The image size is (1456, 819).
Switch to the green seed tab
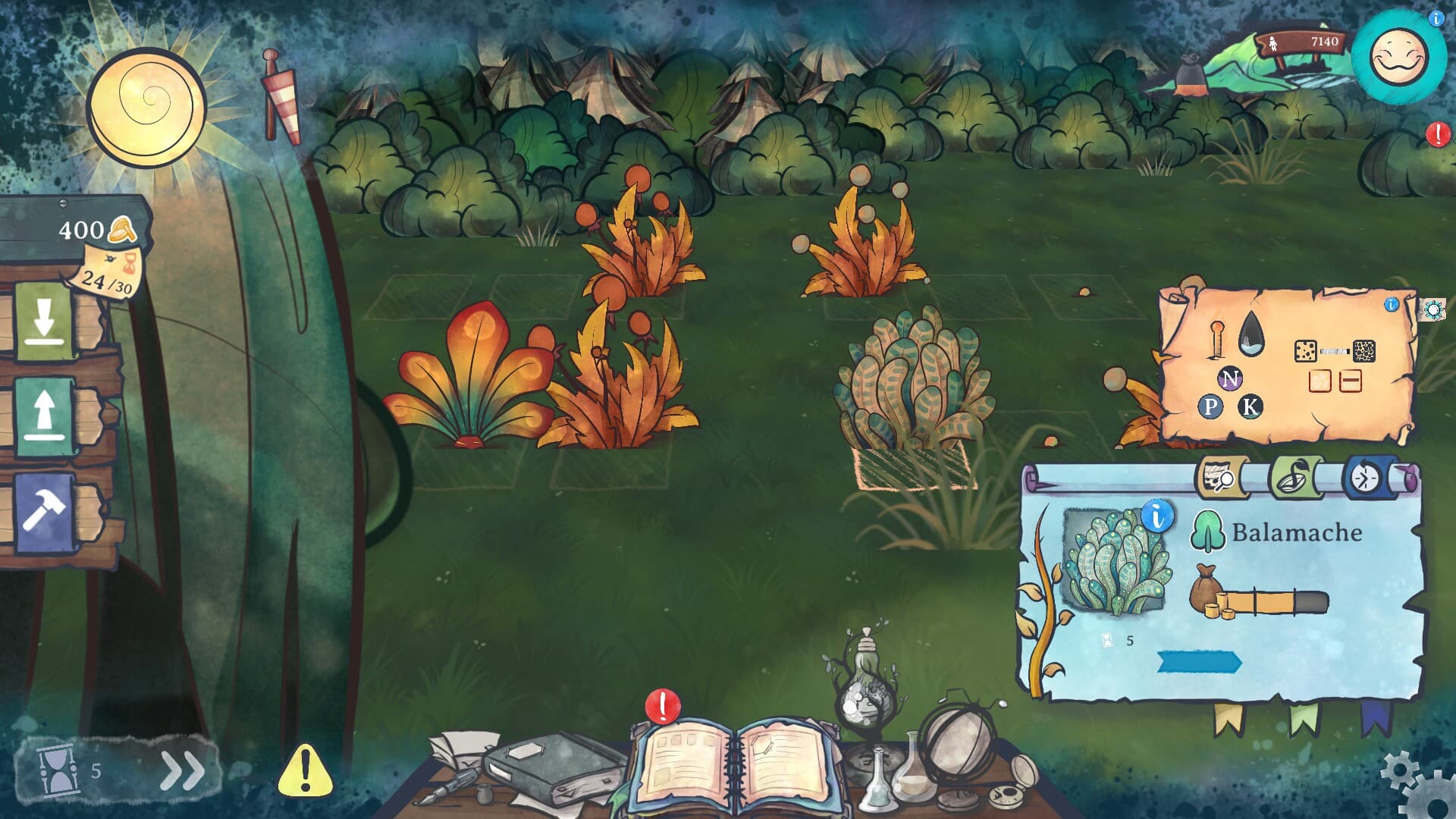click(1294, 479)
